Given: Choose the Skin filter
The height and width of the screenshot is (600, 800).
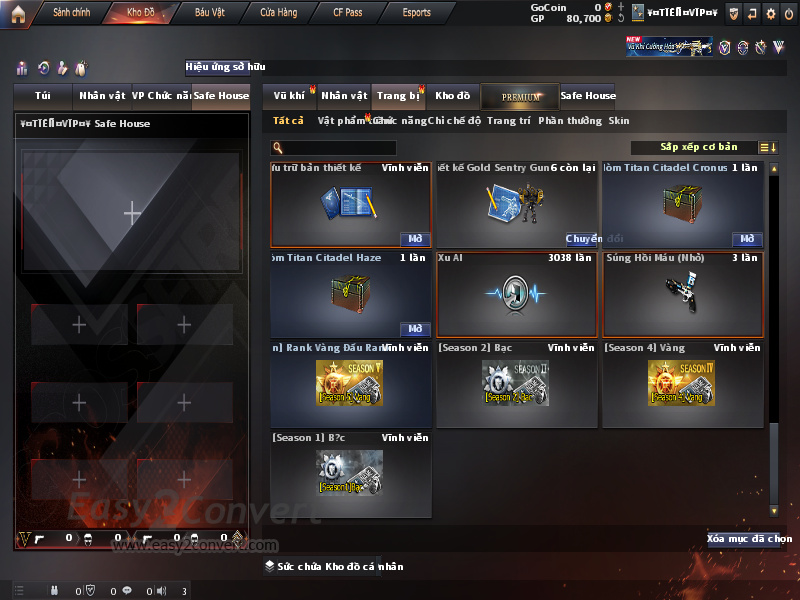Looking at the screenshot, I should tap(619, 121).
